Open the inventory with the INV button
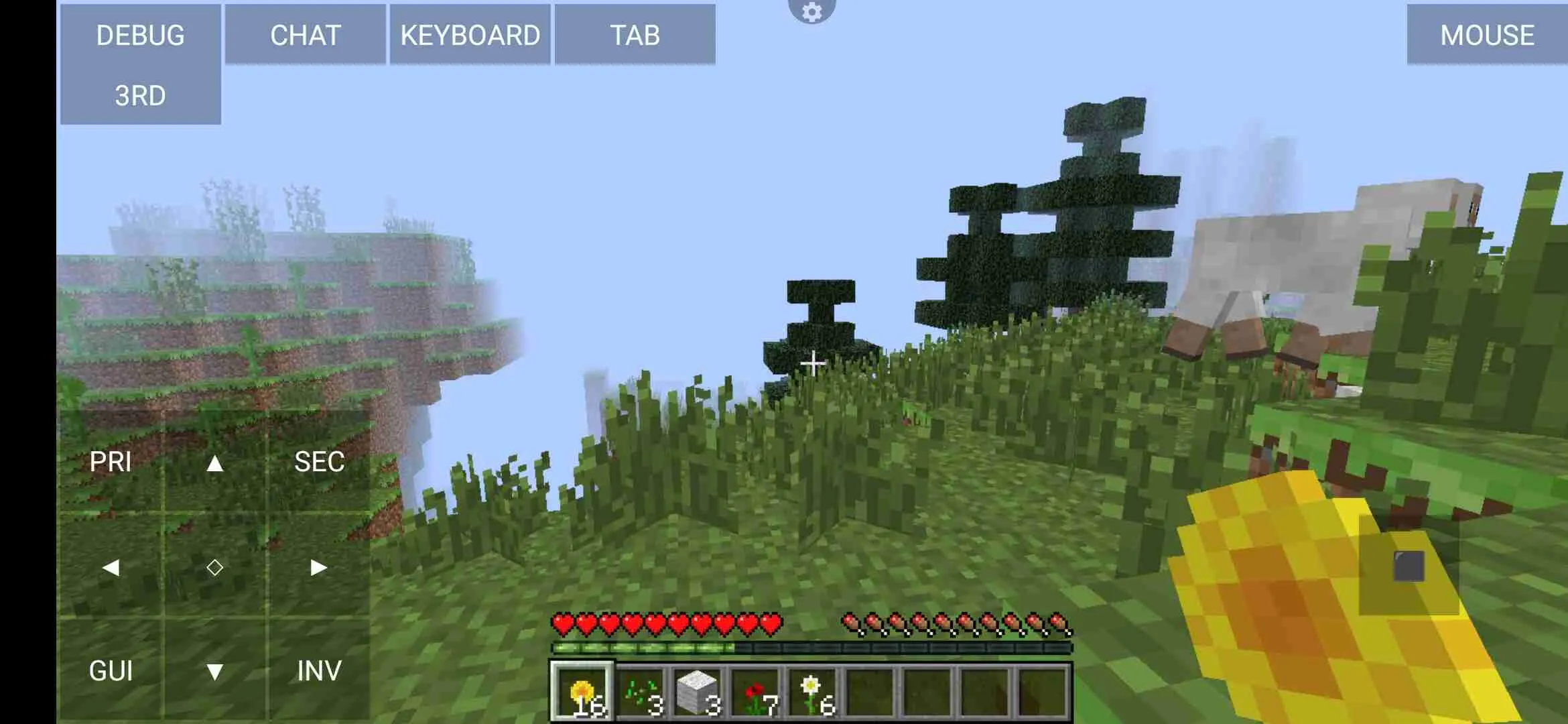Image resolution: width=1568 pixels, height=724 pixels. [318, 669]
